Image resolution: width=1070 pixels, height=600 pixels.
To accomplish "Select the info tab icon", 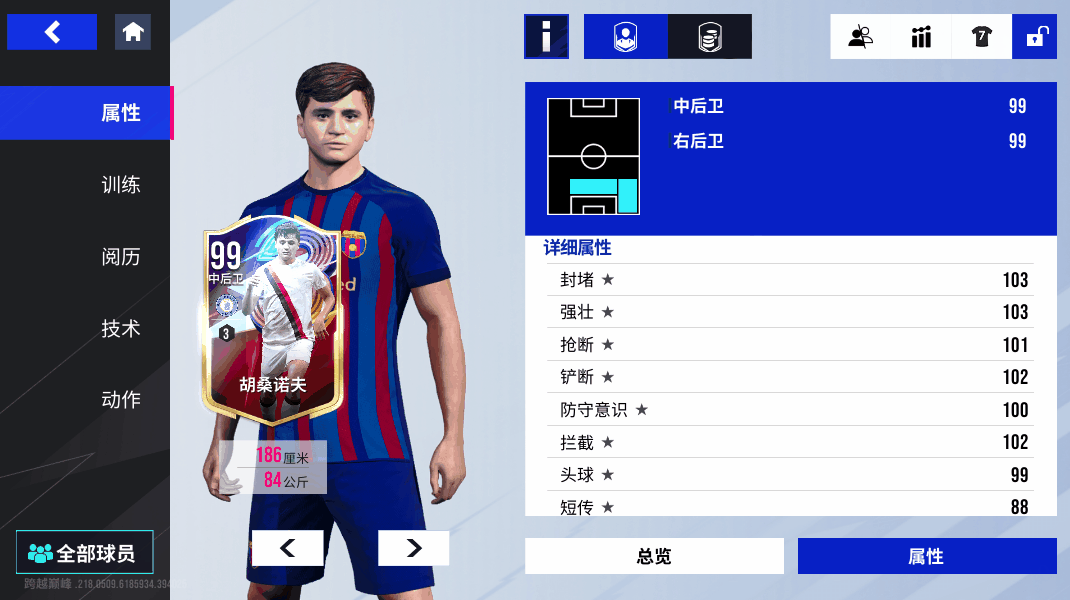I will click(546, 37).
